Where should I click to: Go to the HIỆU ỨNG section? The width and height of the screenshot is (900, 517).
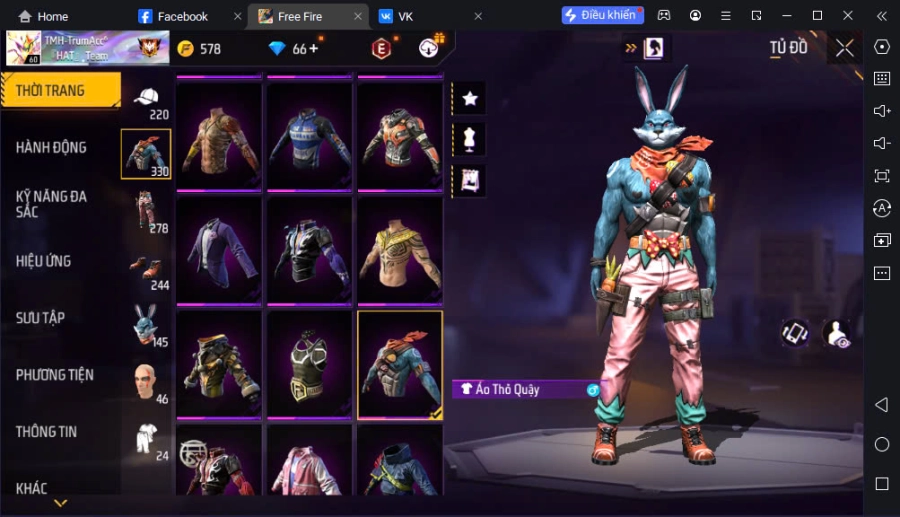tap(44, 261)
